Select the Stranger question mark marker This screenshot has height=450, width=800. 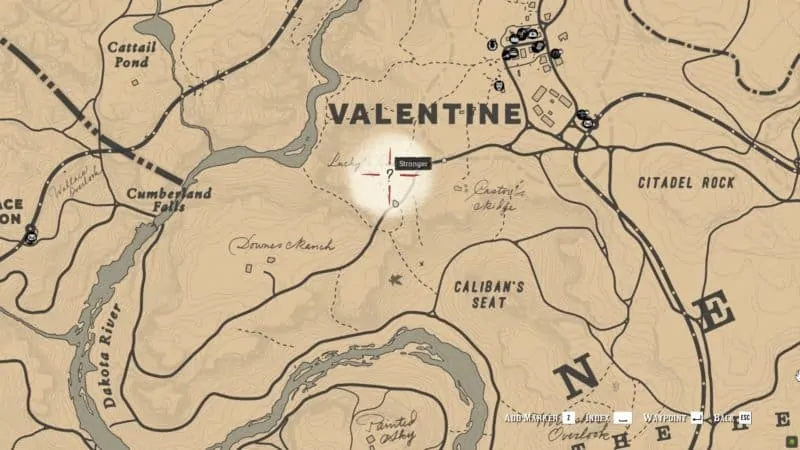(x=389, y=172)
